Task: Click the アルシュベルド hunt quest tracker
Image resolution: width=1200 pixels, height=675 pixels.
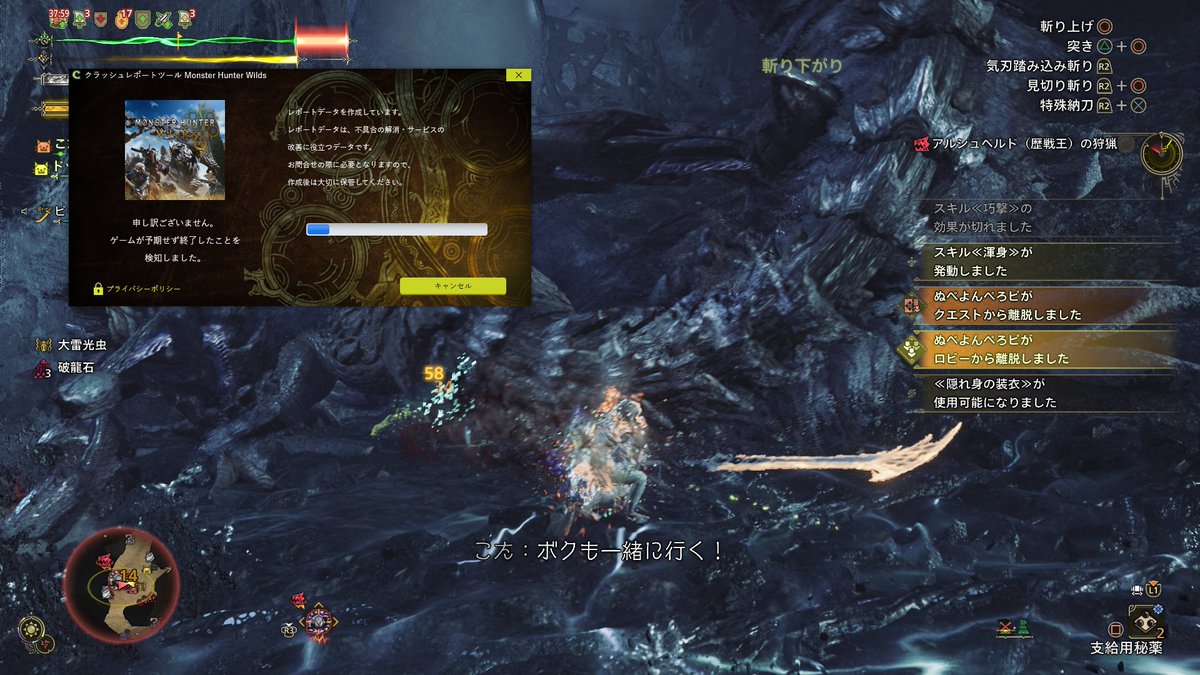Action: point(1020,145)
